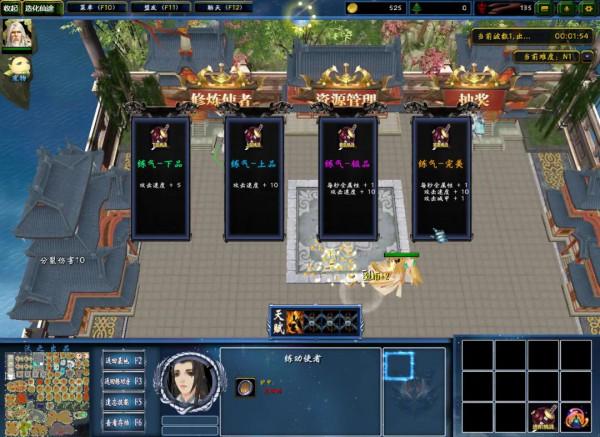Choose the 练气-下品 upgrade card

point(160,178)
